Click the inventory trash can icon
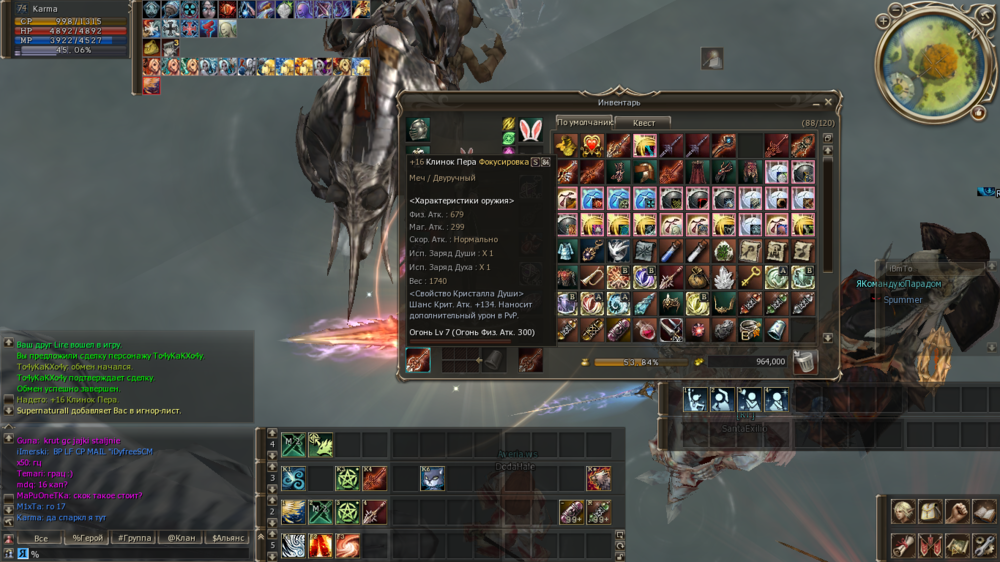The height and width of the screenshot is (562, 1000). [803, 362]
